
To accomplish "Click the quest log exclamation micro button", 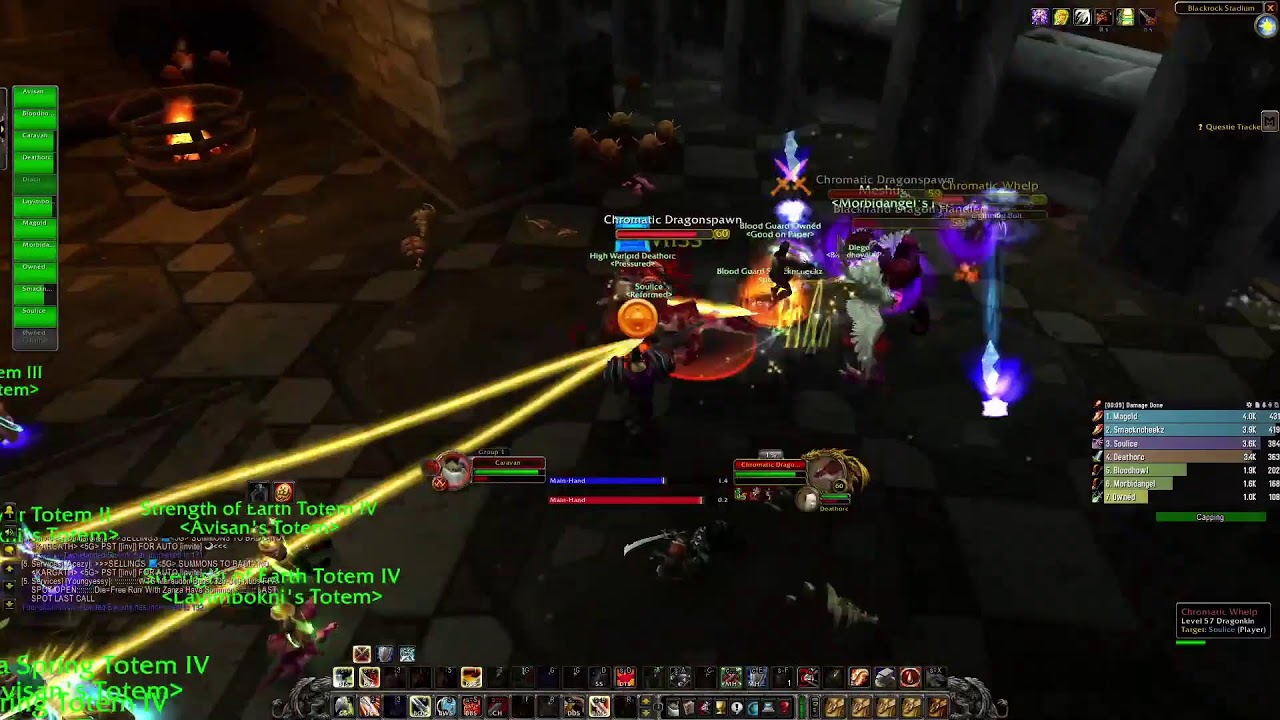I will tap(737, 708).
